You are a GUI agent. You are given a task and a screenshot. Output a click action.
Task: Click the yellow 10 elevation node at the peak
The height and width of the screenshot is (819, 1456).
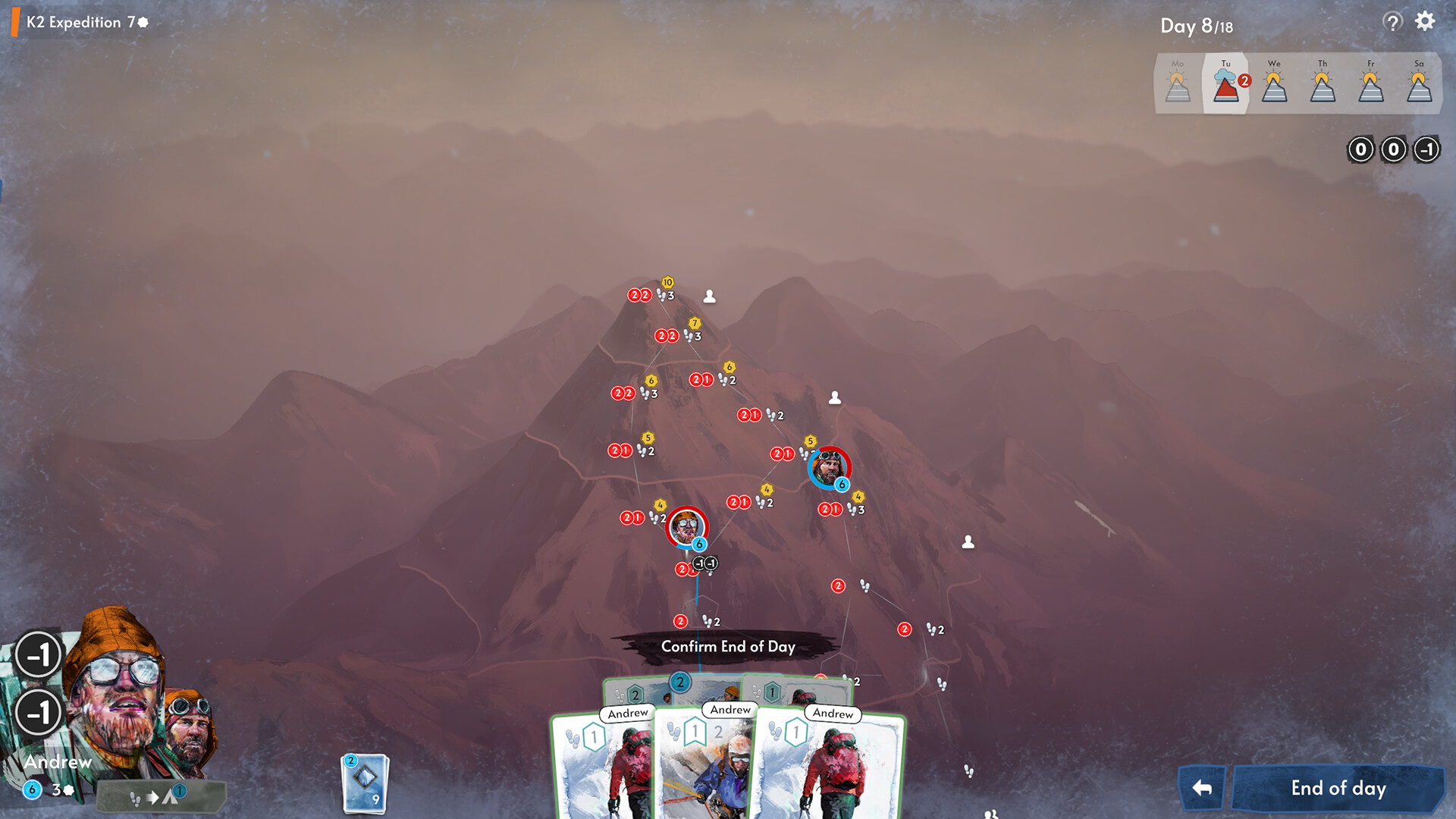point(667,282)
